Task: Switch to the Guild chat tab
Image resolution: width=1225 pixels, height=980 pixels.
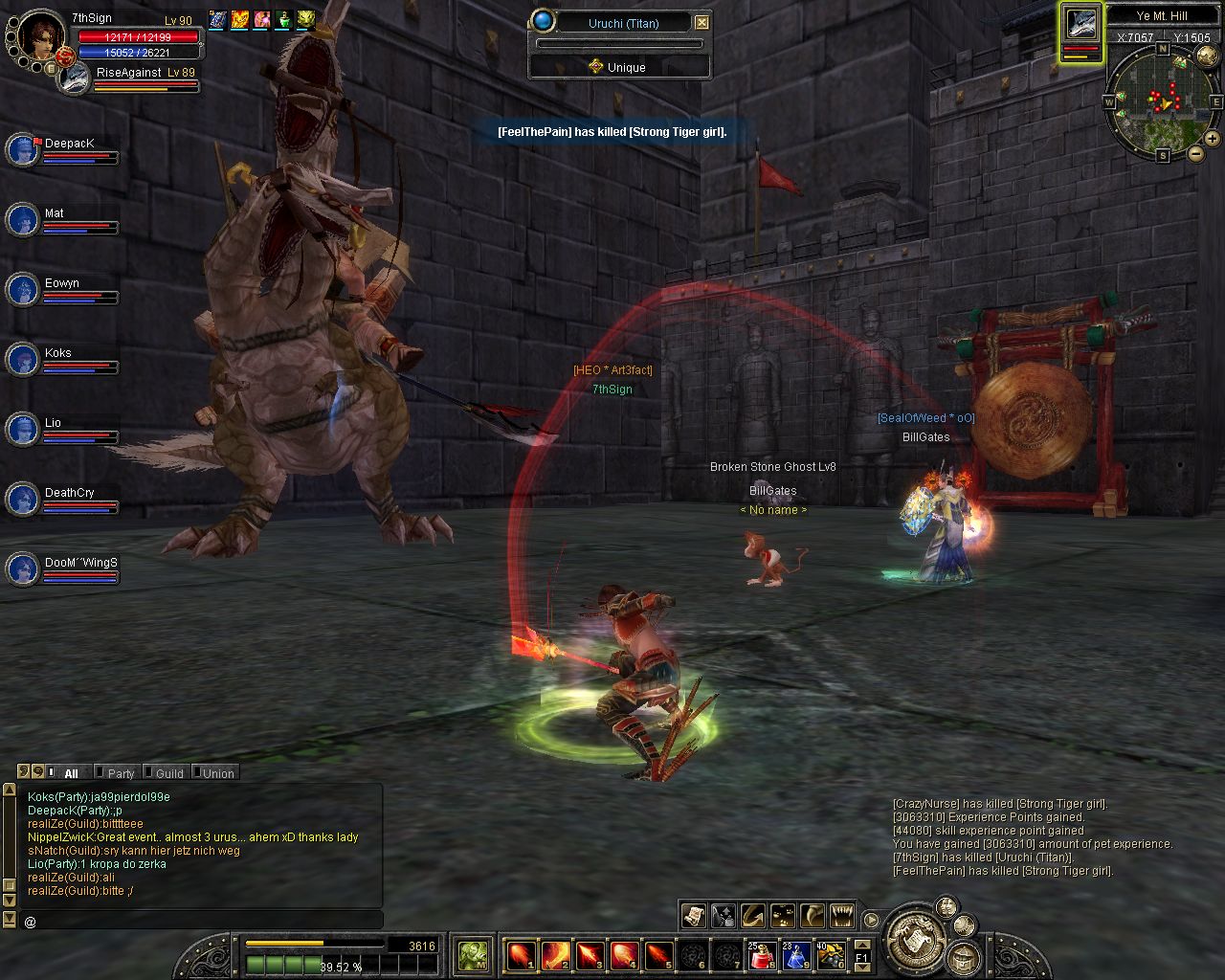Action: (x=168, y=773)
